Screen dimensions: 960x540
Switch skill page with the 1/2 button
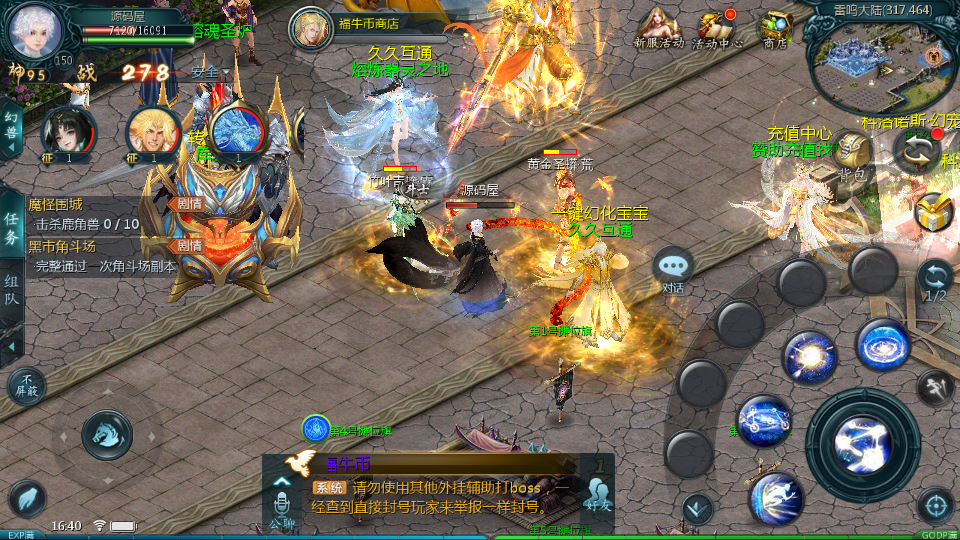(935, 281)
